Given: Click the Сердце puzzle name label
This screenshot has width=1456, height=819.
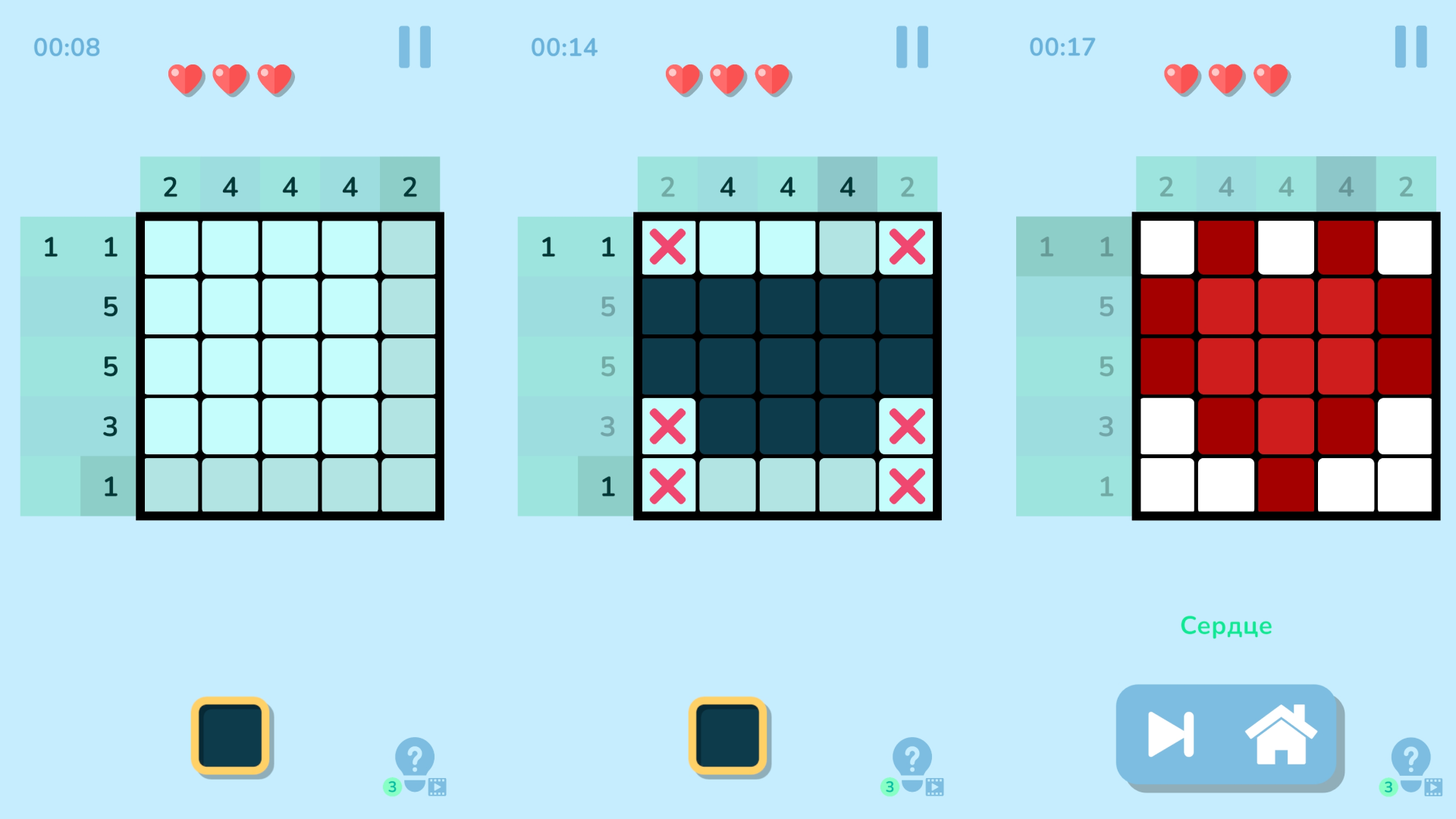Looking at the screenshot, I should 1226,626.
